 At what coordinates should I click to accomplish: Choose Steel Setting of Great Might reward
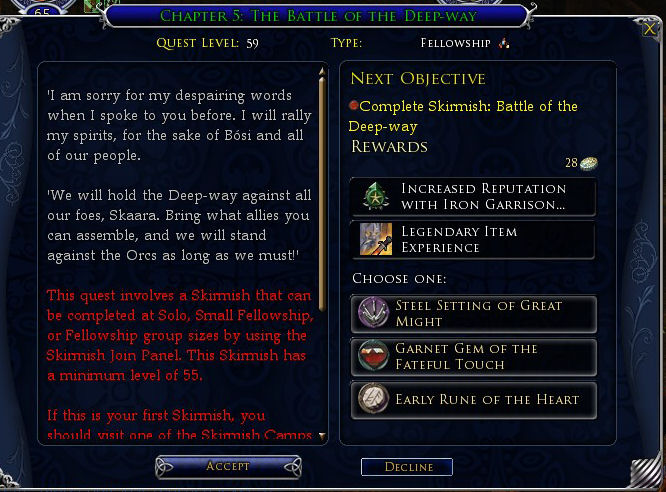coord(473,313)
